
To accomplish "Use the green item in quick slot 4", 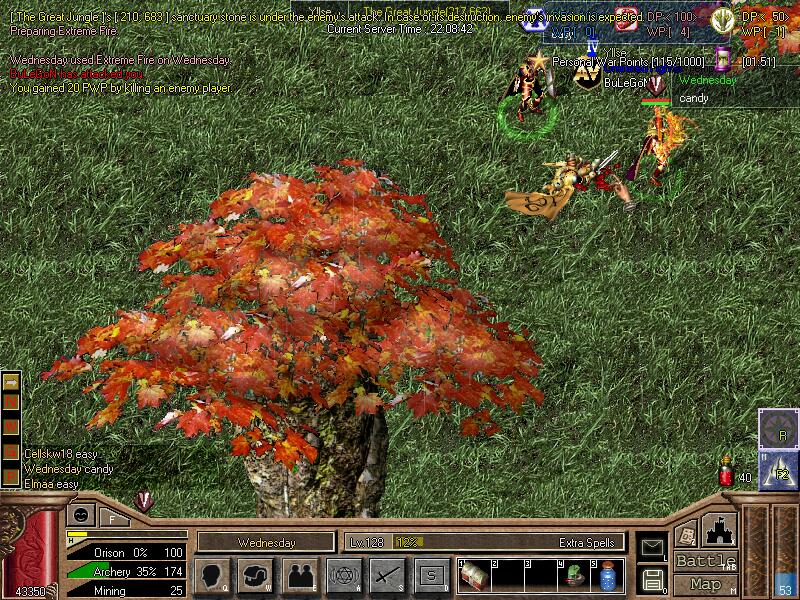I will click(576, 577).
